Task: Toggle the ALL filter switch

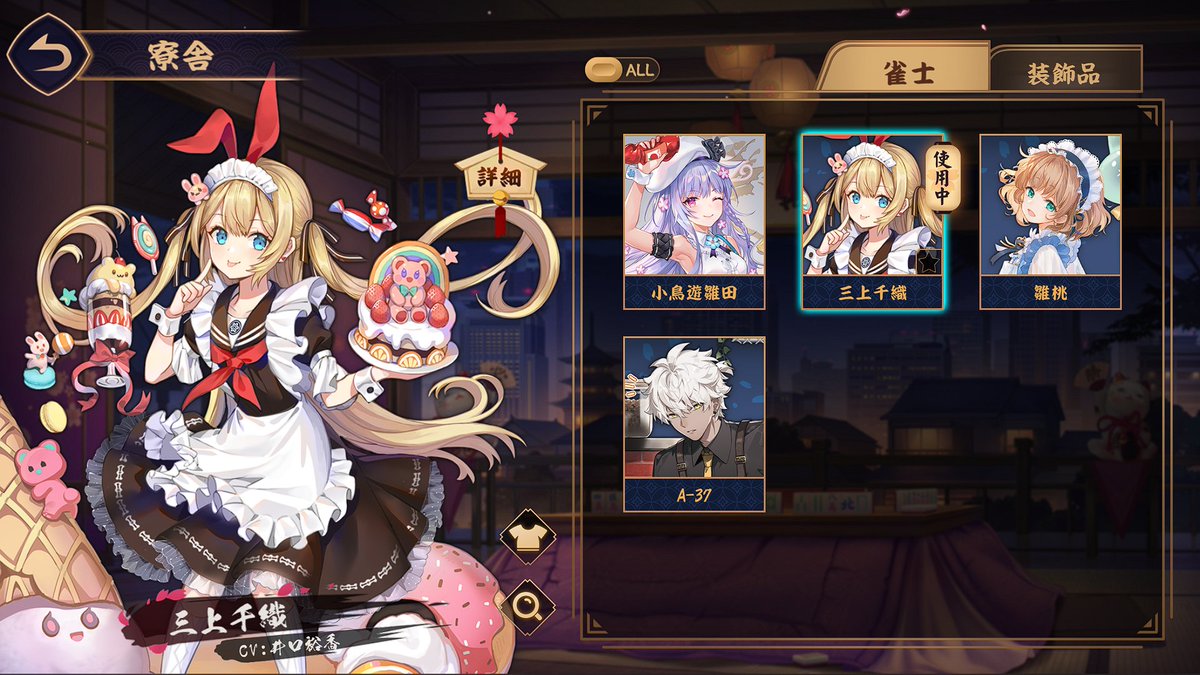Action: point(622,70)
